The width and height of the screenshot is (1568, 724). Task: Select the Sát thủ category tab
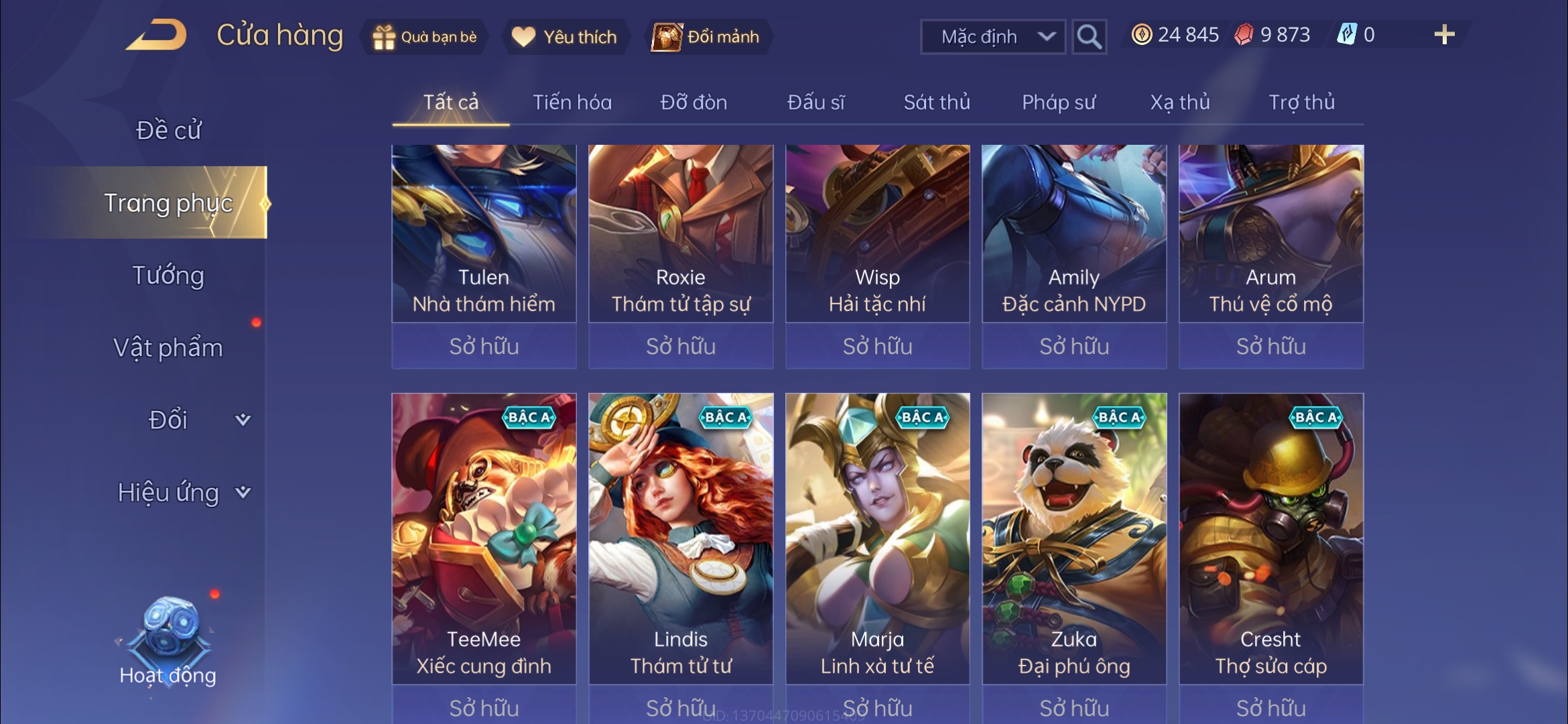[936, 103]
